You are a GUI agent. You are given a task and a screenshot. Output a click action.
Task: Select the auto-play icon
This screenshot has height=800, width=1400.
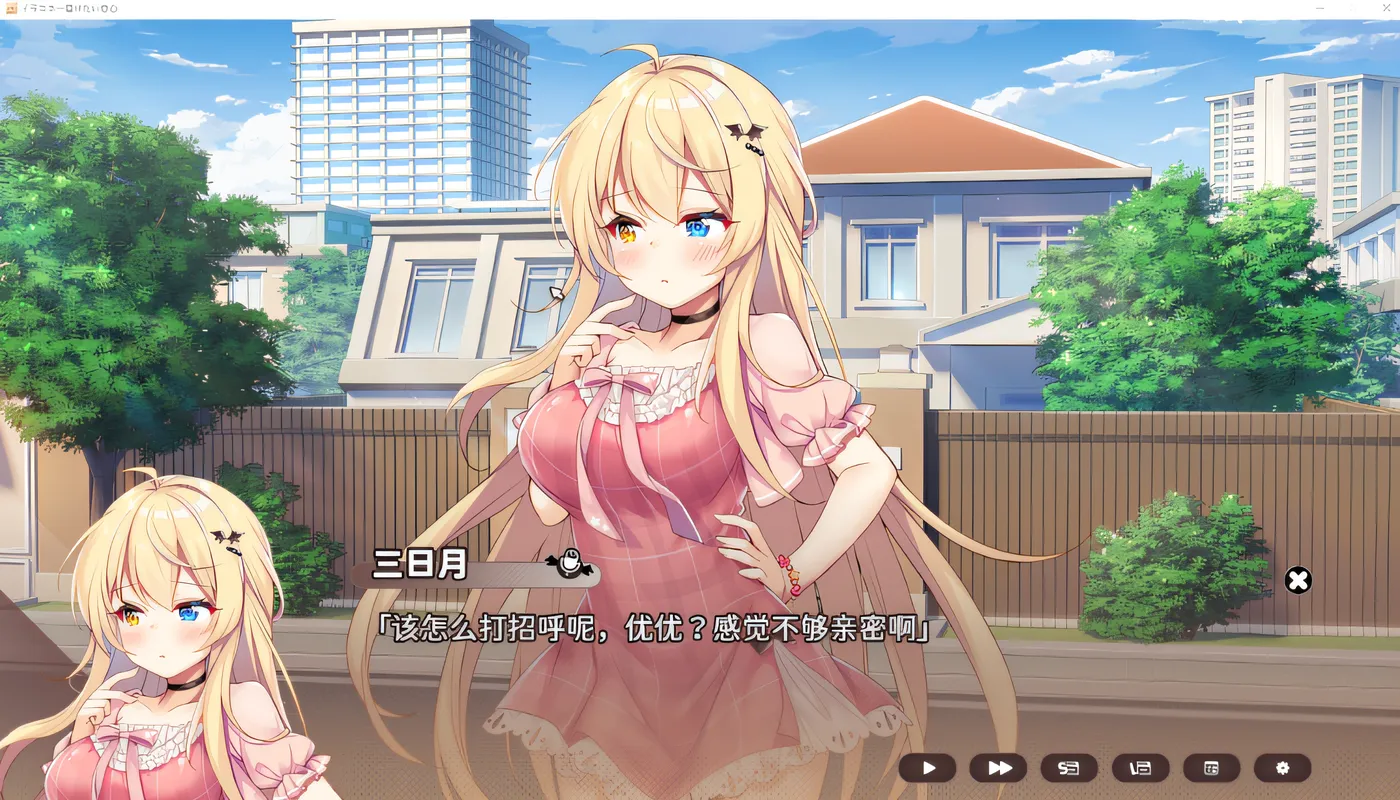pos(927,768)
